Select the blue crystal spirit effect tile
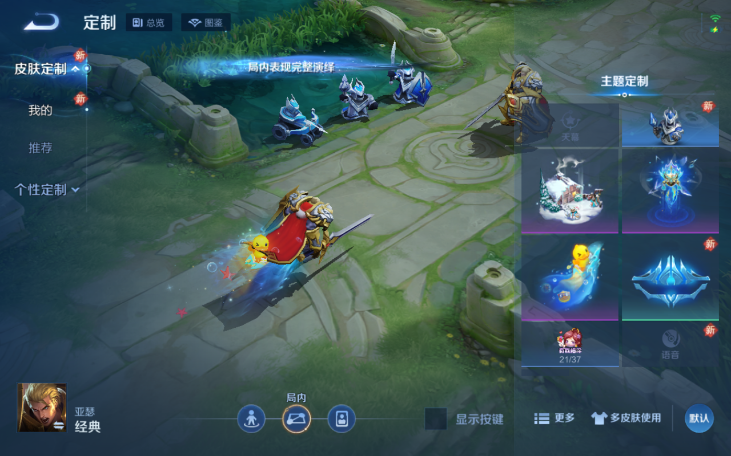The image size is (731, 456). click(669, 192)
